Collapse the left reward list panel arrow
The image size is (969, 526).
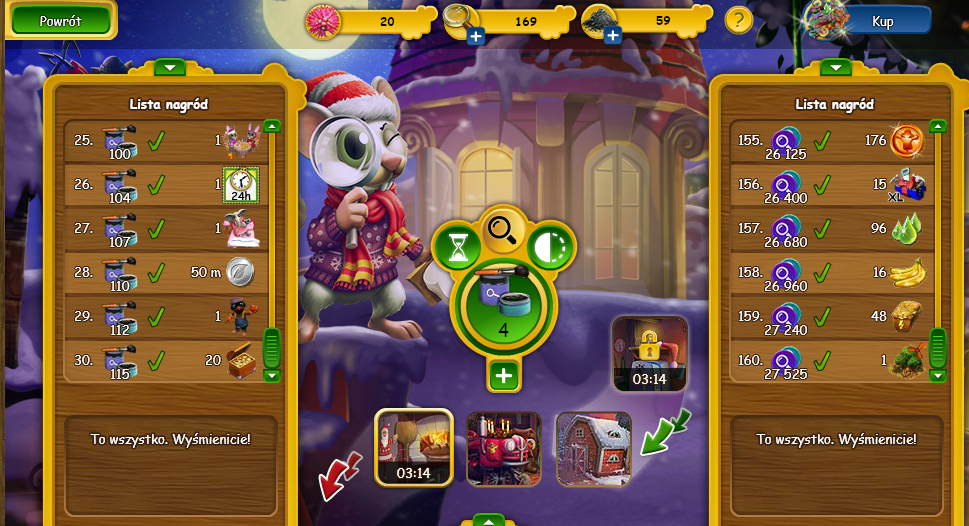(x=169, y=67)
